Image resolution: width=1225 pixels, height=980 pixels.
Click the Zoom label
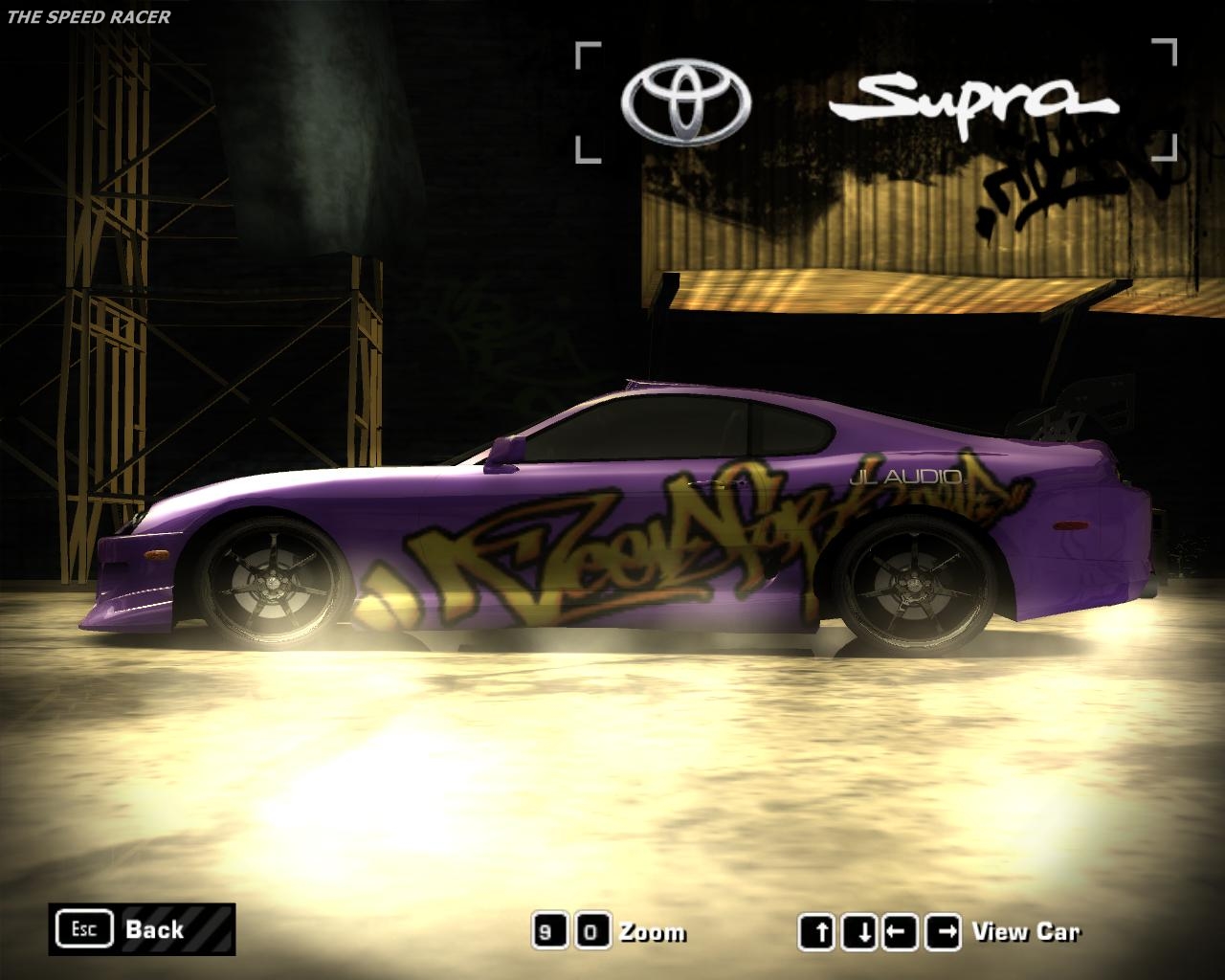click(x=651, y=929)
